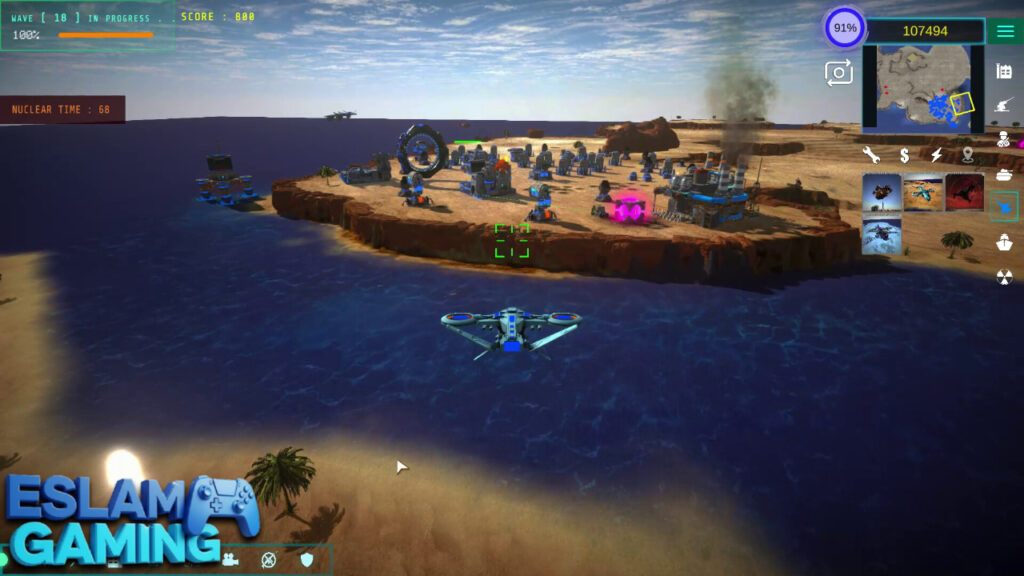Click the video camera icon
Viewport: 1024px width, 576px height.
coord(231,559)
